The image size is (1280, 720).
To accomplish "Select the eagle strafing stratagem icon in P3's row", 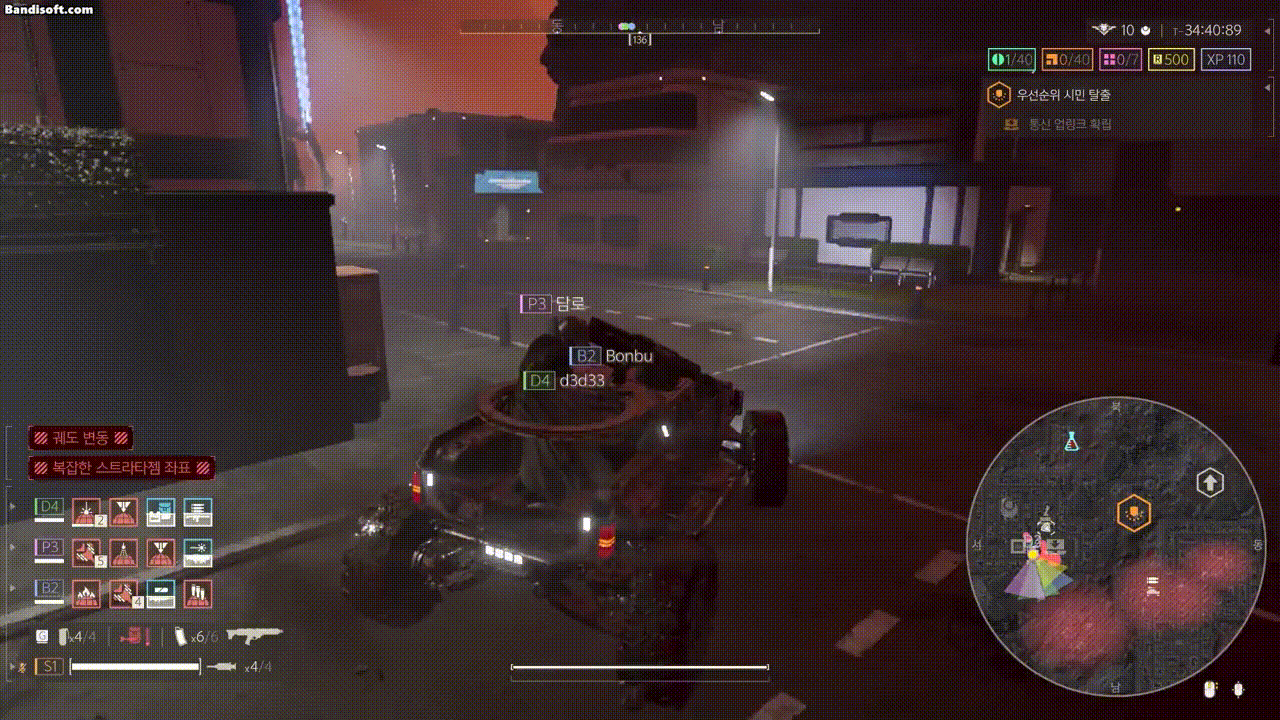I will 86,552.
